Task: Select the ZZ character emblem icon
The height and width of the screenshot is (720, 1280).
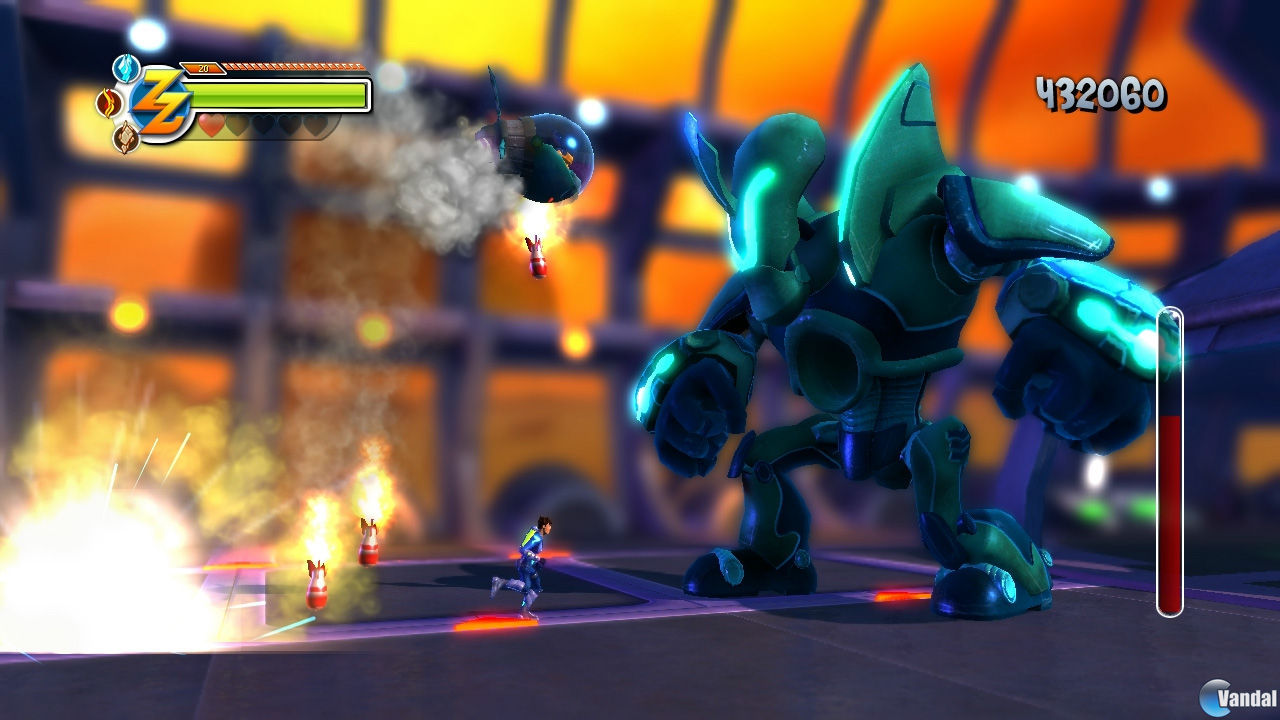Action: (162, 100)
